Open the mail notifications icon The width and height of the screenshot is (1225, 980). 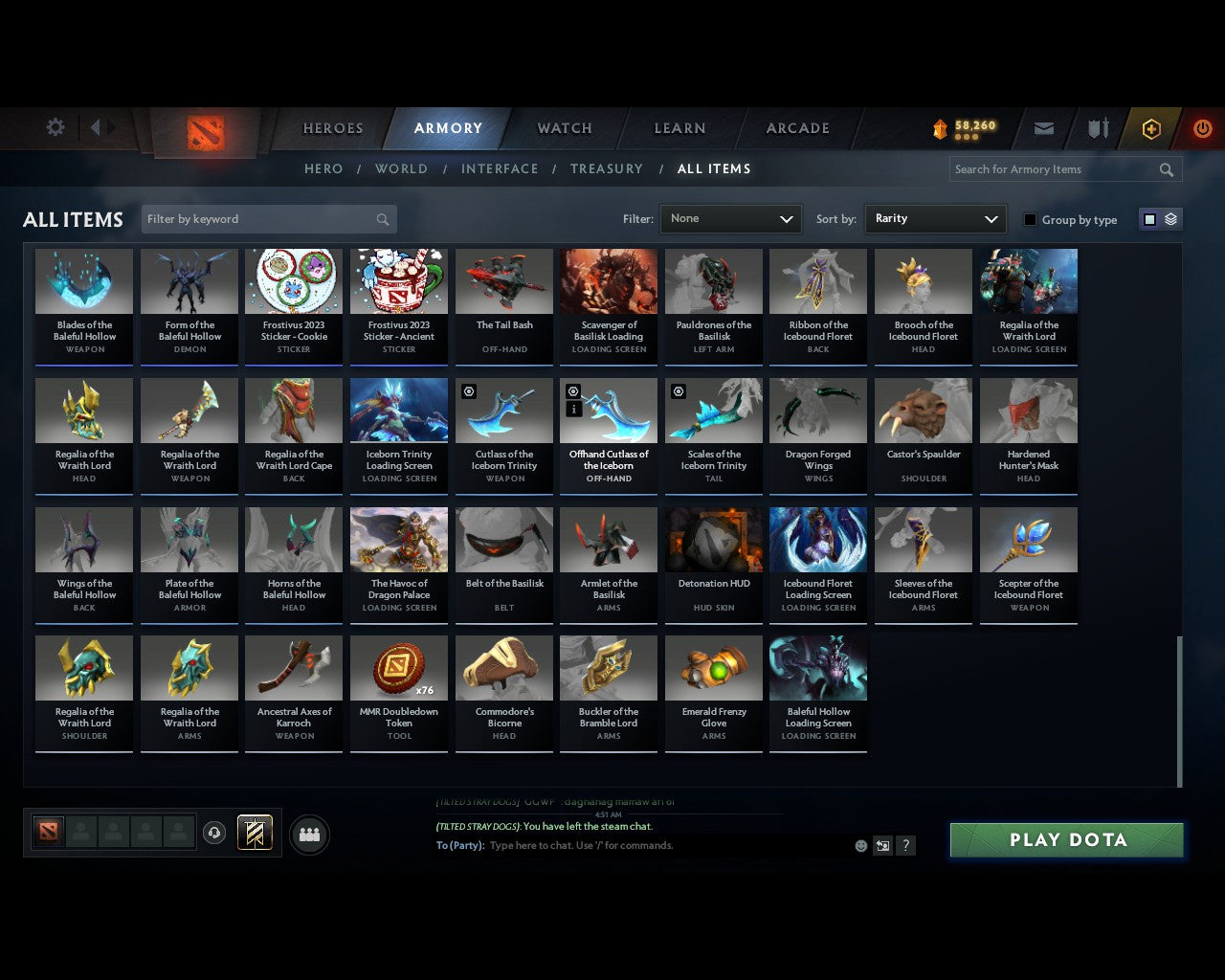(1043, 128)
